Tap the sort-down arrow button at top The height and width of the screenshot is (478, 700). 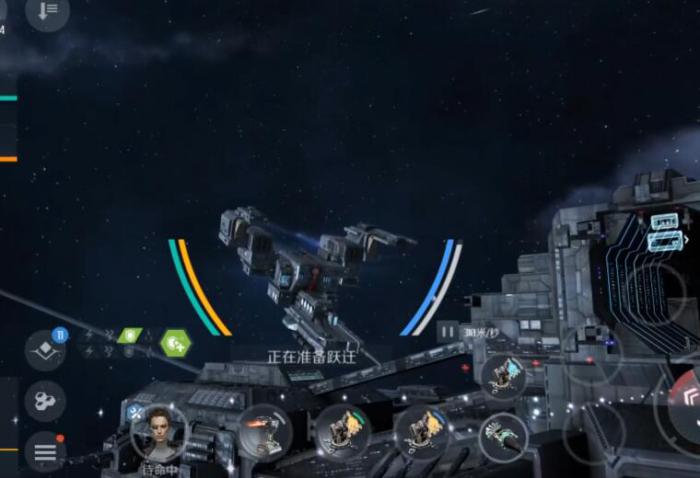[47, 12]
